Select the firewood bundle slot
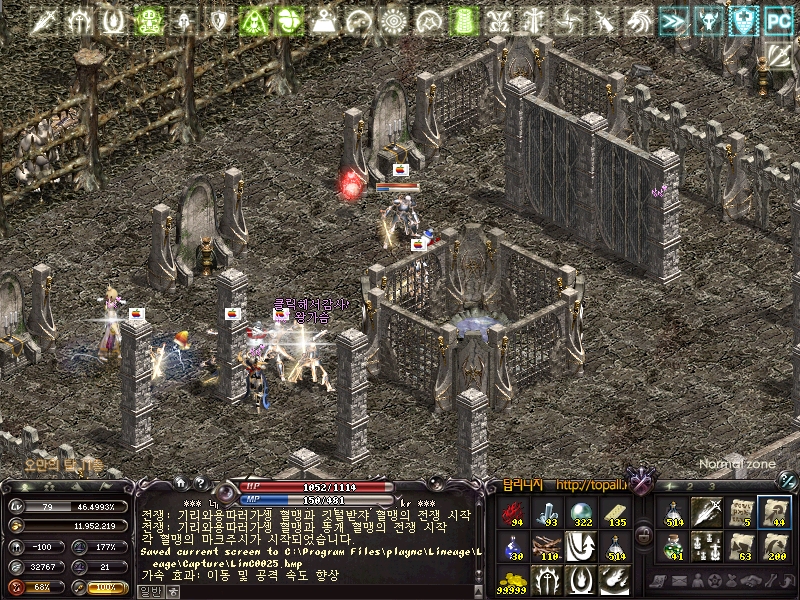 coord(546,546)
